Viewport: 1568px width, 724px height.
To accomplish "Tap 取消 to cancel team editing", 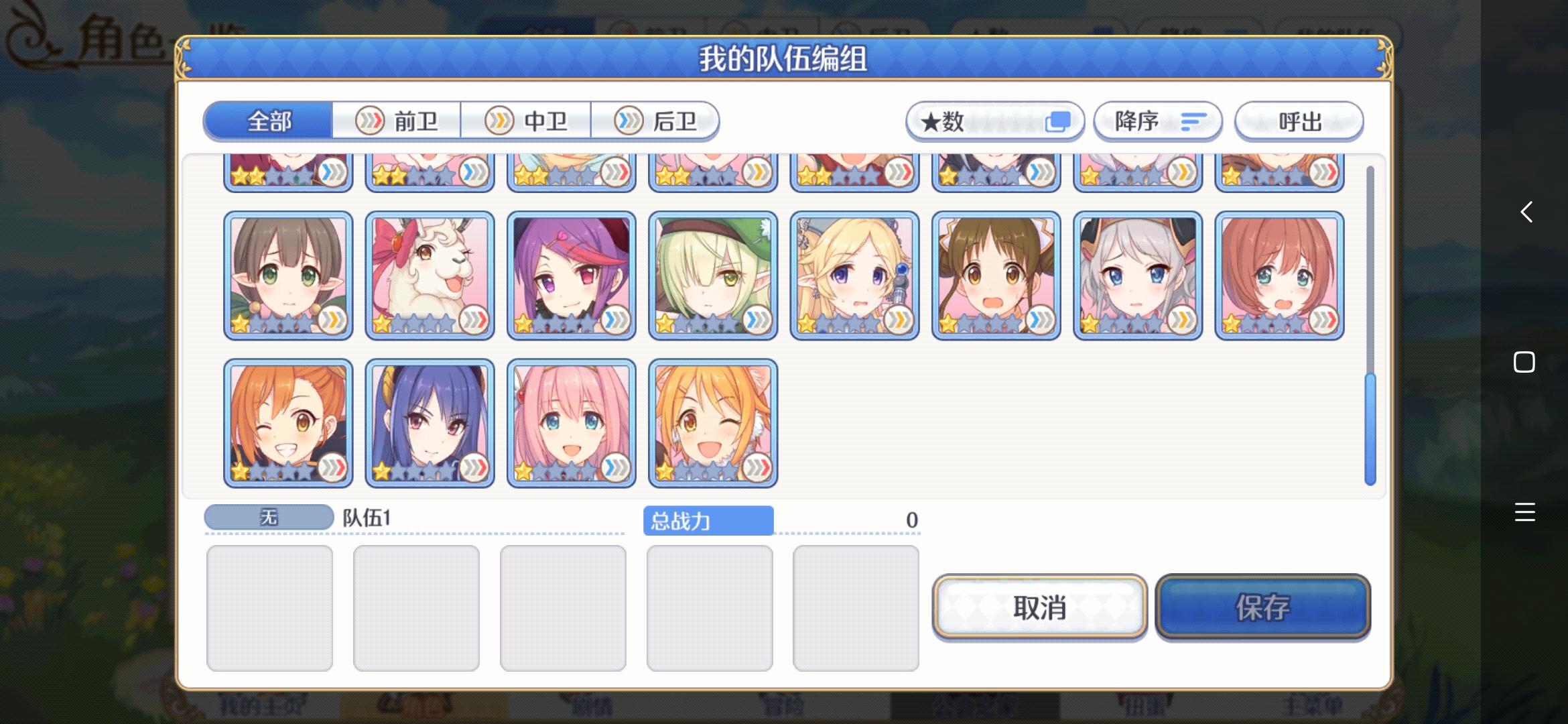I will click(x=1039, y=608).
